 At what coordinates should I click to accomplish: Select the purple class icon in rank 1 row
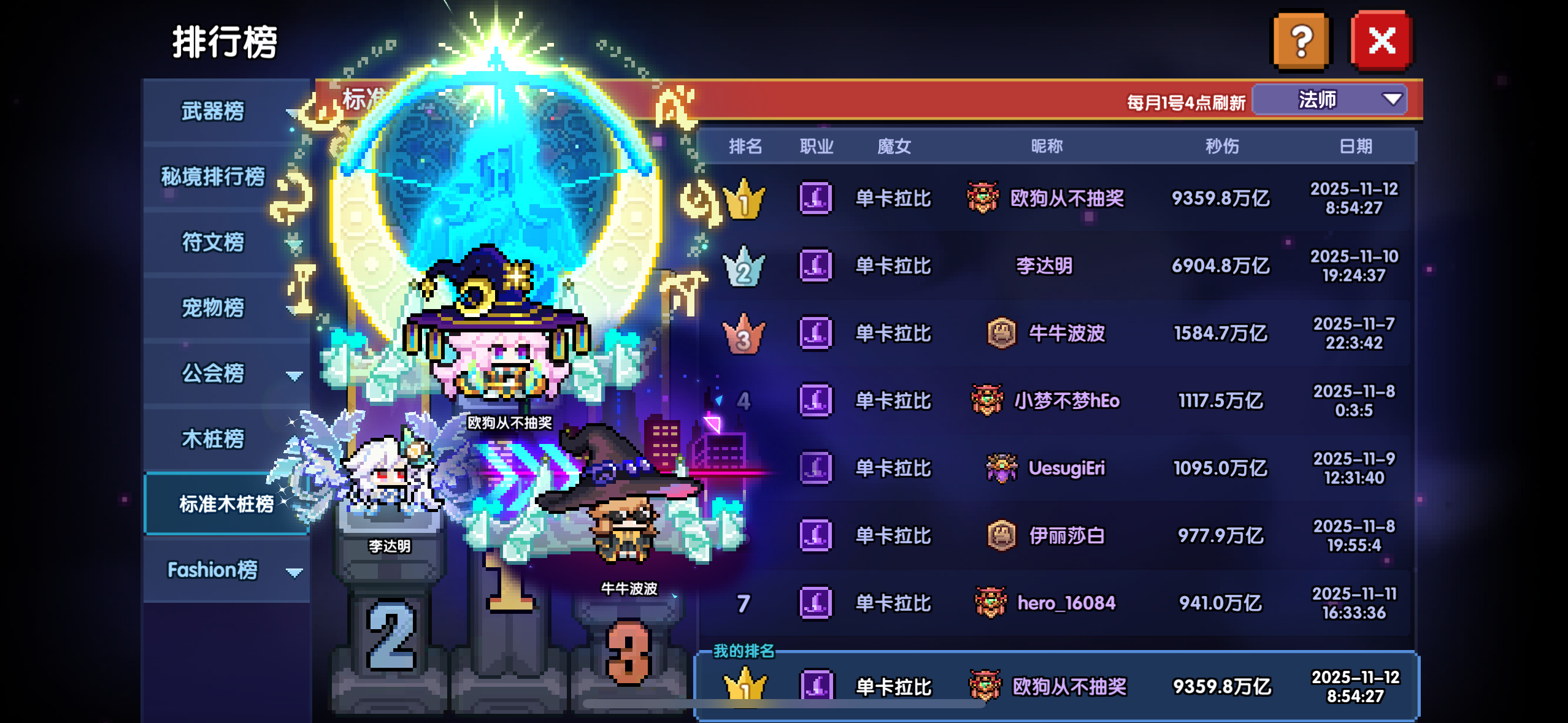pyautogui.click(x=817, y=199)
